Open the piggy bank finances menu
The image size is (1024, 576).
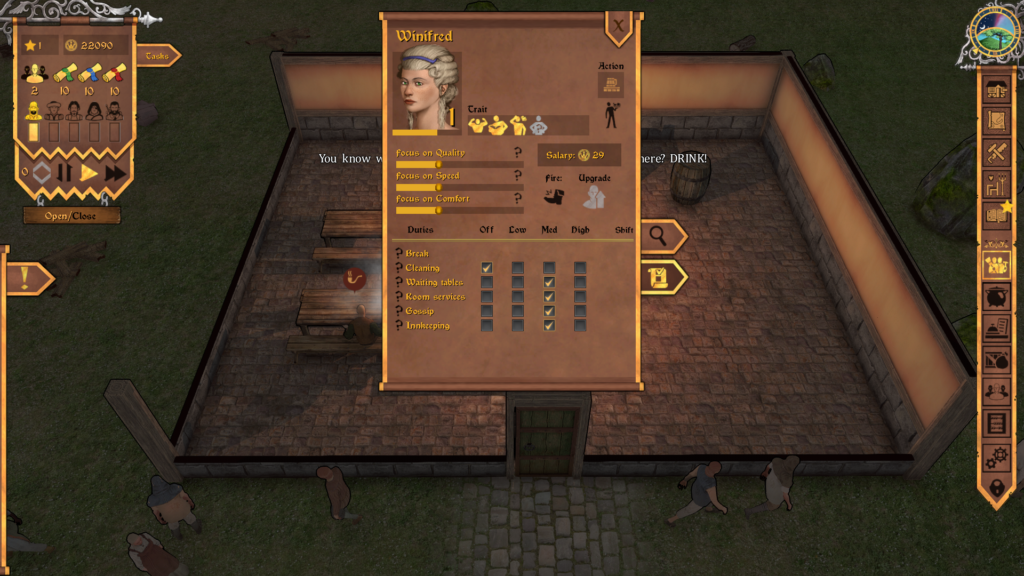pos(996,297)
